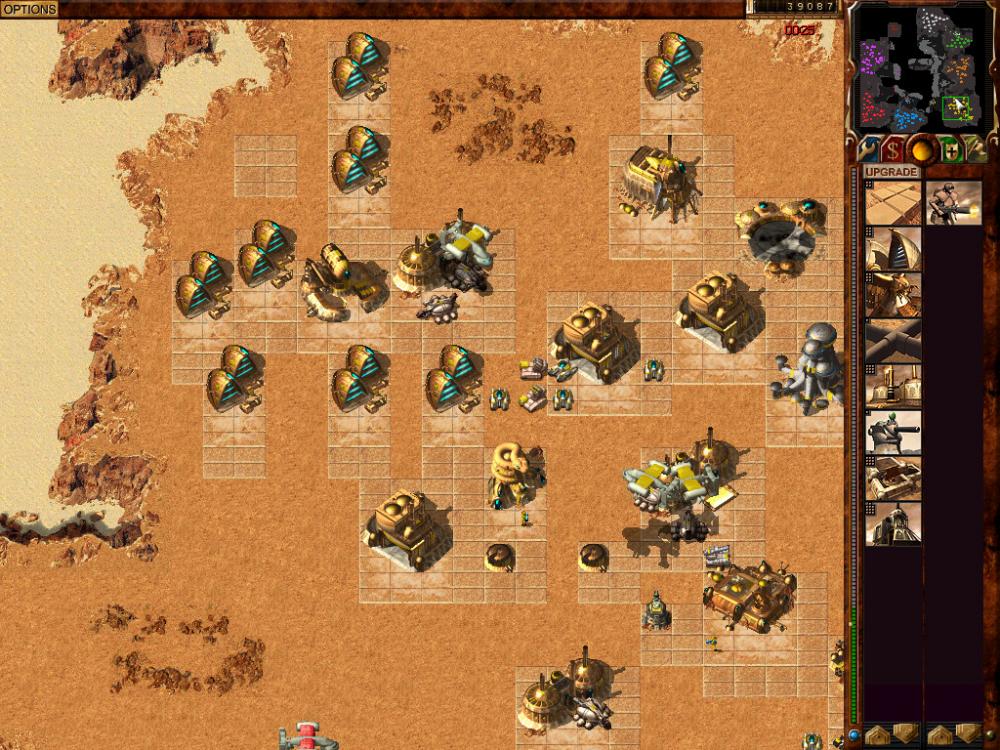This screenshot has height=750, width=1000.
Task: Select the windtrap build icon
Action: pos(893,249)
